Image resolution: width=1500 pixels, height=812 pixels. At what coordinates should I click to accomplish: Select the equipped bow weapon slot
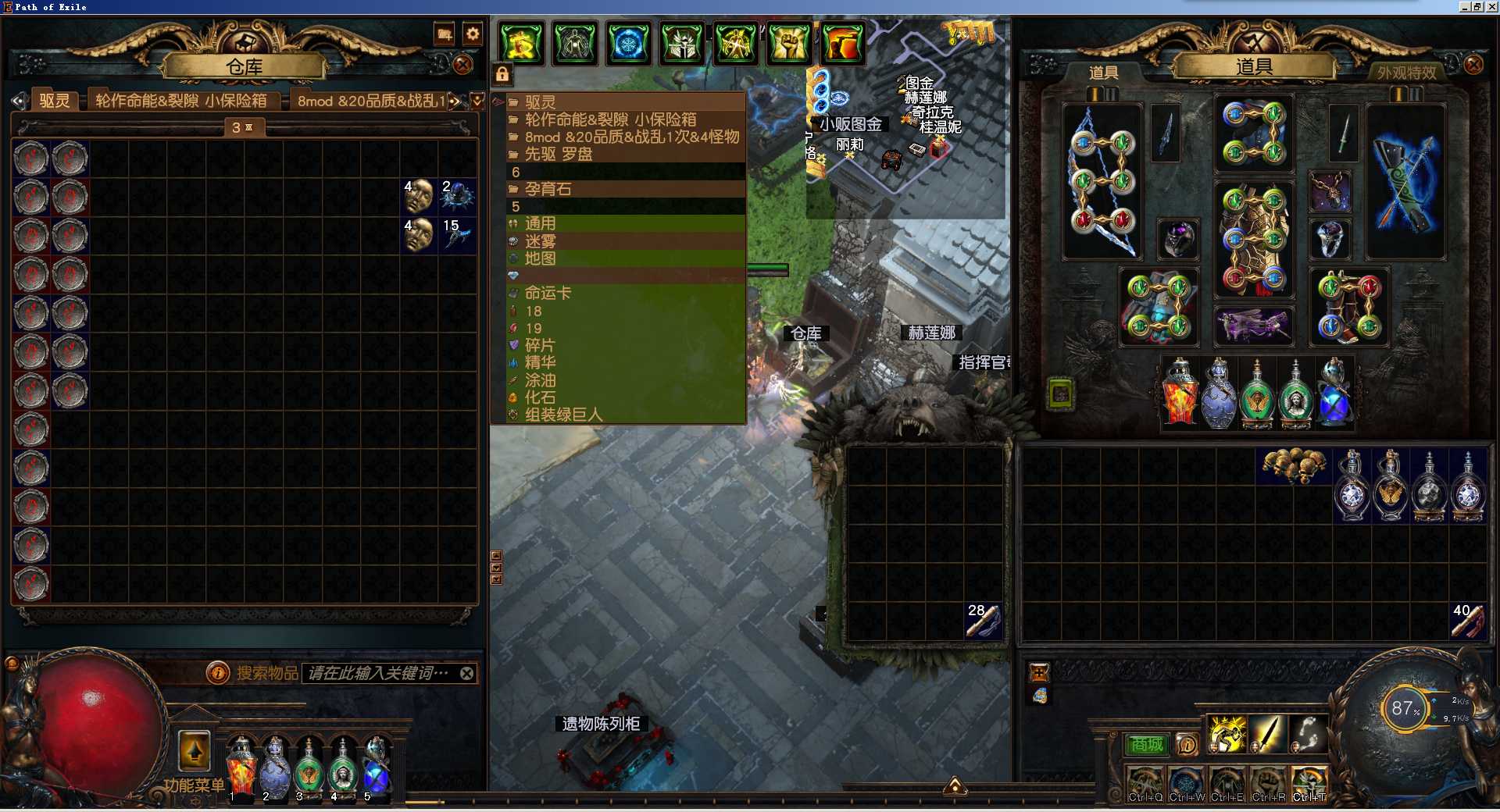[x=1102, y=181]
